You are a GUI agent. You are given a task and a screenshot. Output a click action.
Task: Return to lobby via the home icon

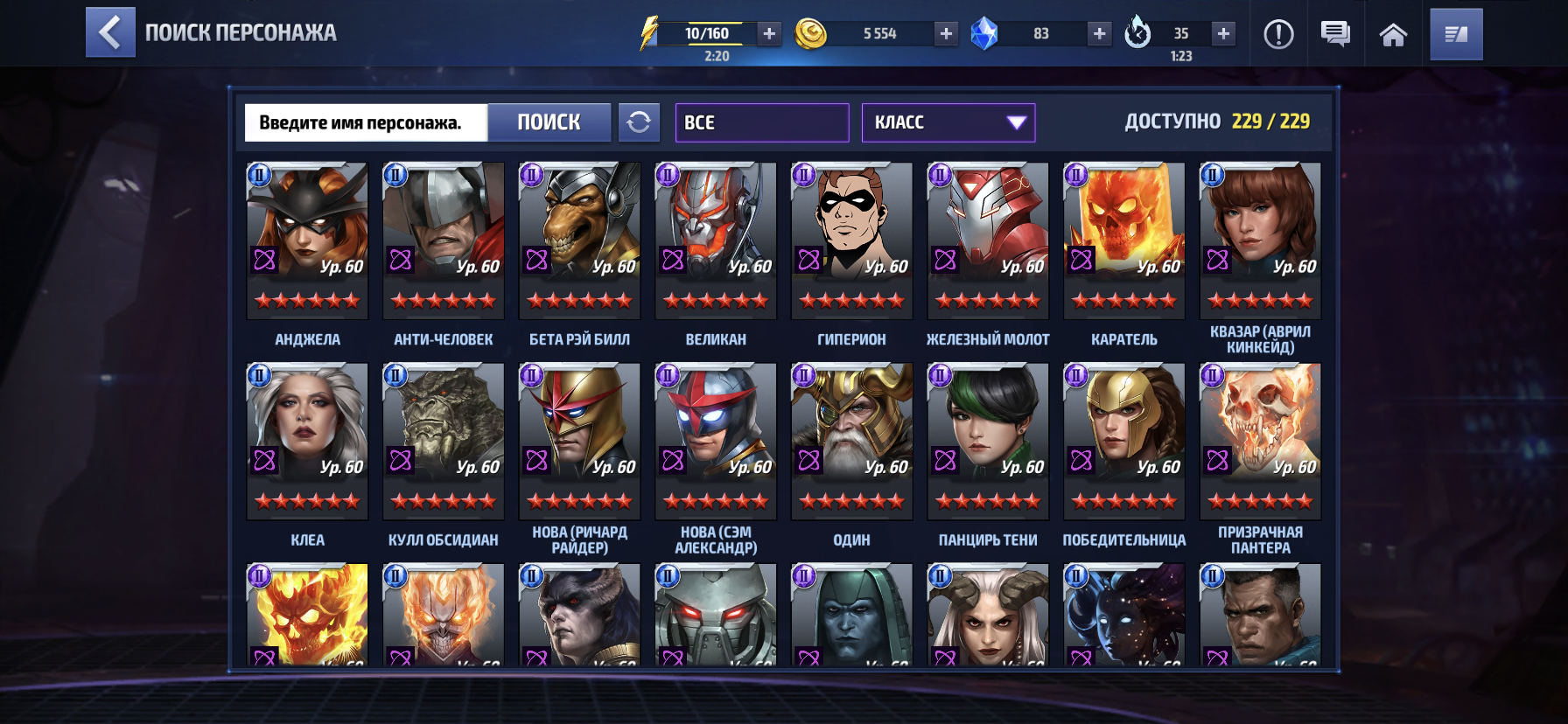tap(1393, 35)
